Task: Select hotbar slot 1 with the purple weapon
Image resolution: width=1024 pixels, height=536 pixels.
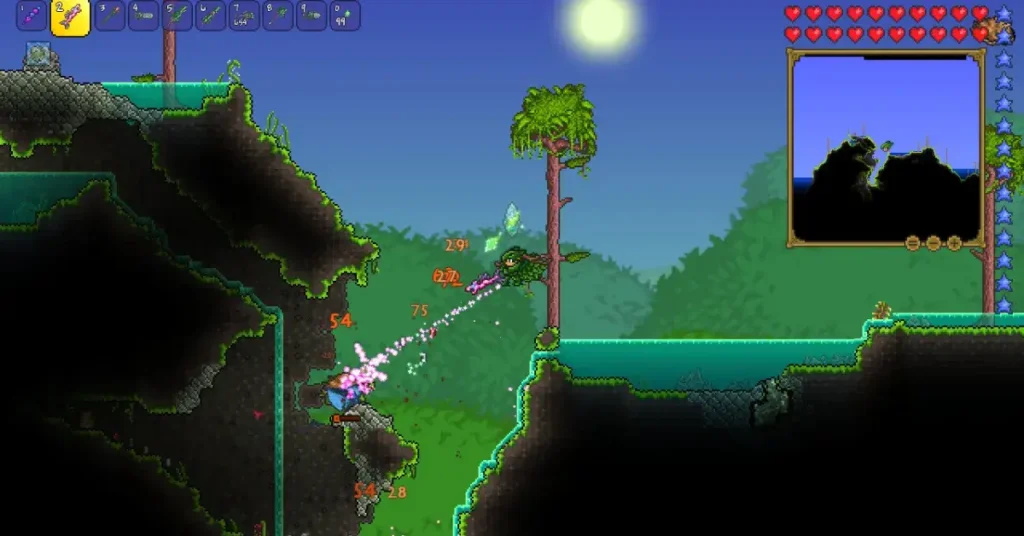Action: (32, 16)
